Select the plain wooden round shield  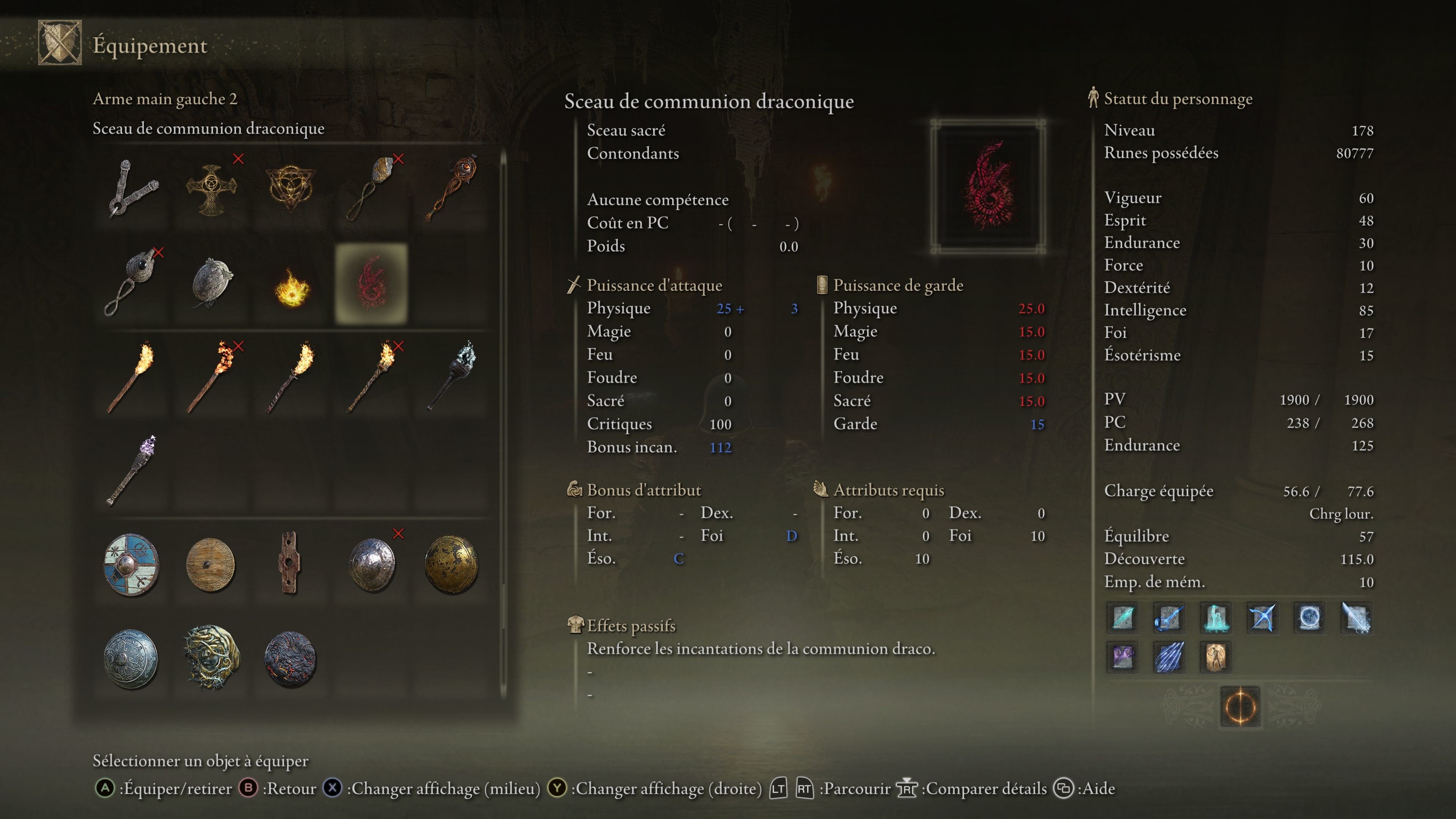tap(211, 565)
